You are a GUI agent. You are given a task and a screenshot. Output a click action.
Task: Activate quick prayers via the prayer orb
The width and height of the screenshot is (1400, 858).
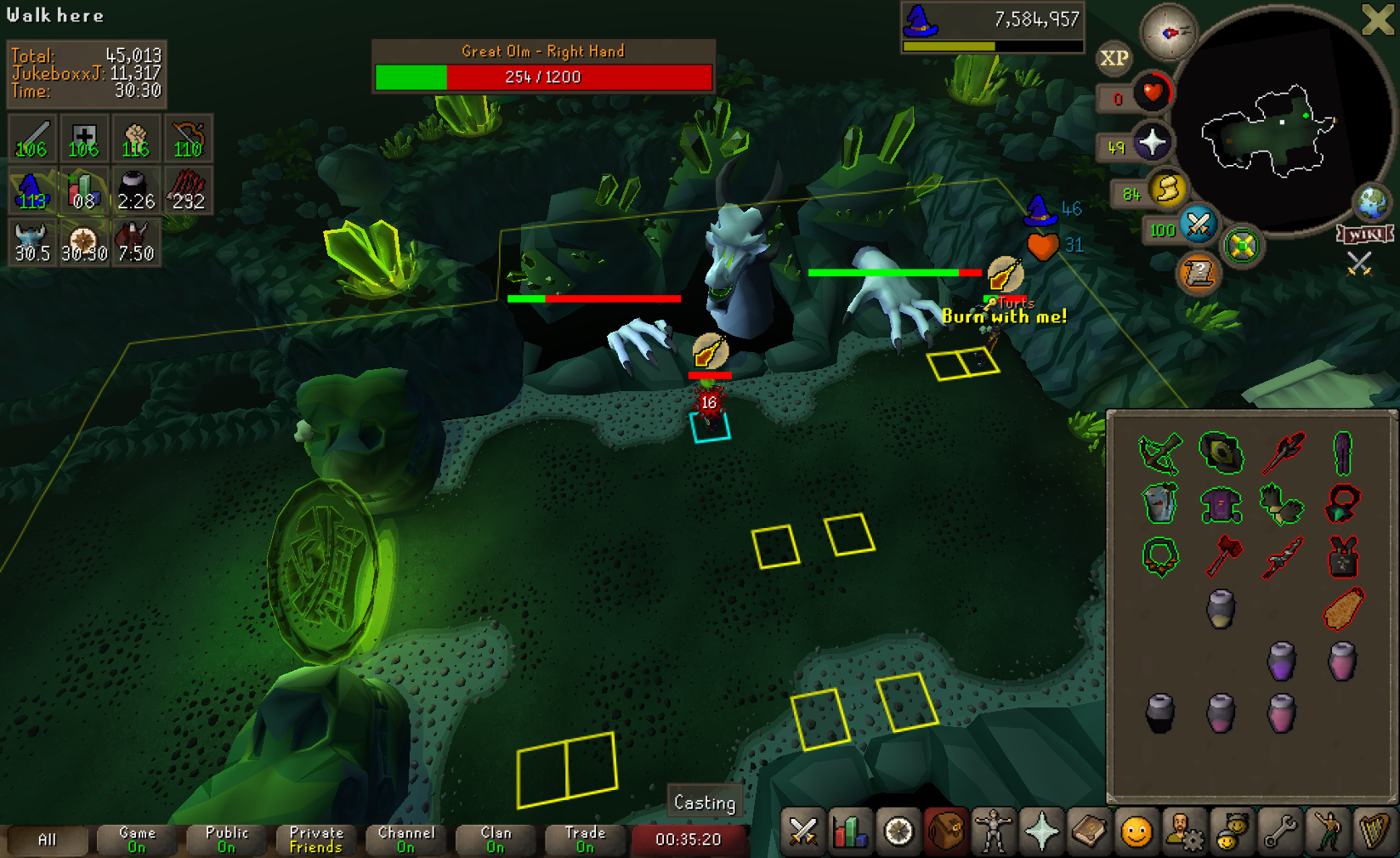(1152, 142)
